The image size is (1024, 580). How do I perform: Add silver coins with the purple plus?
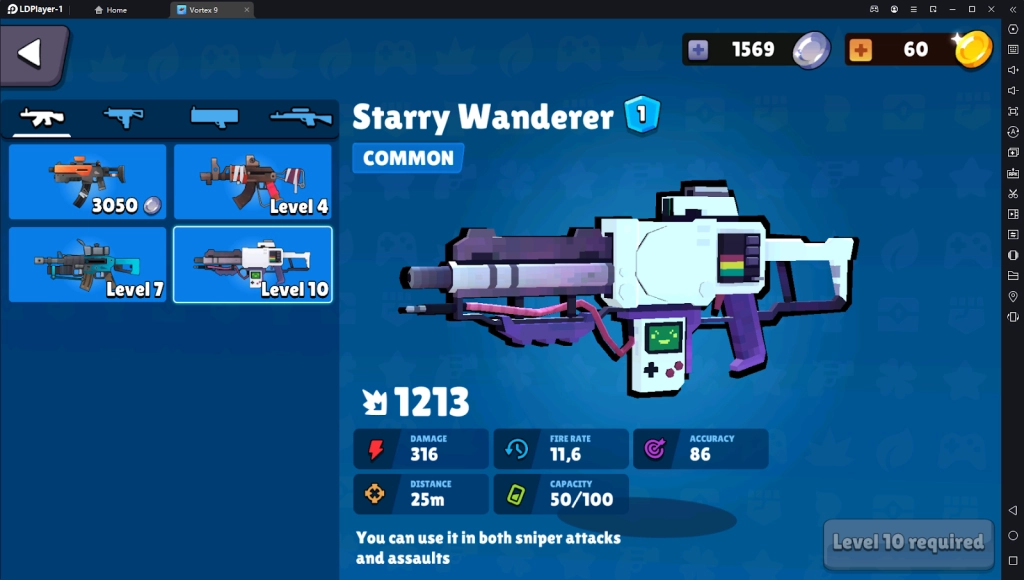(699, 49)
